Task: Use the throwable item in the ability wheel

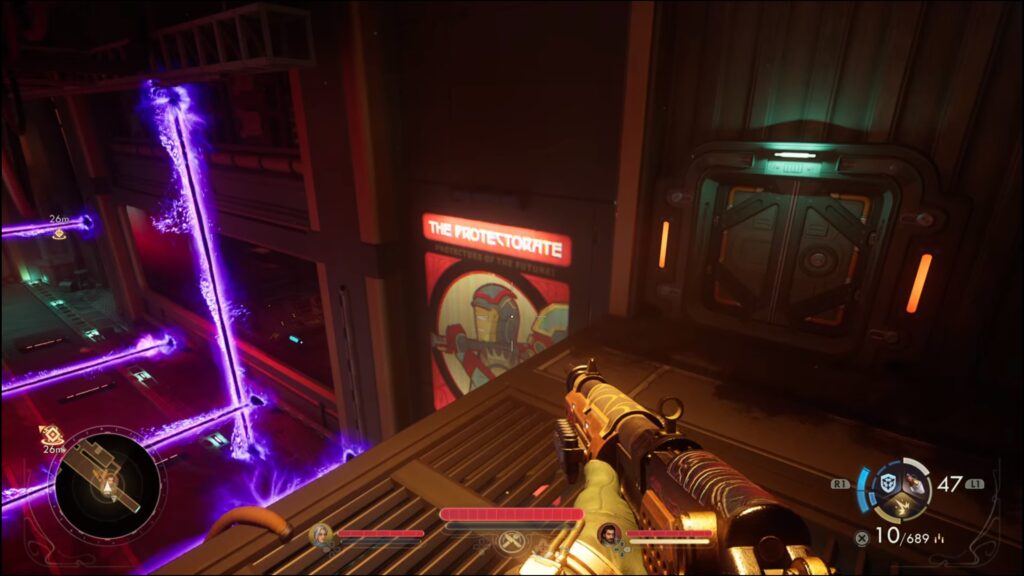Action: pos(914,483)
